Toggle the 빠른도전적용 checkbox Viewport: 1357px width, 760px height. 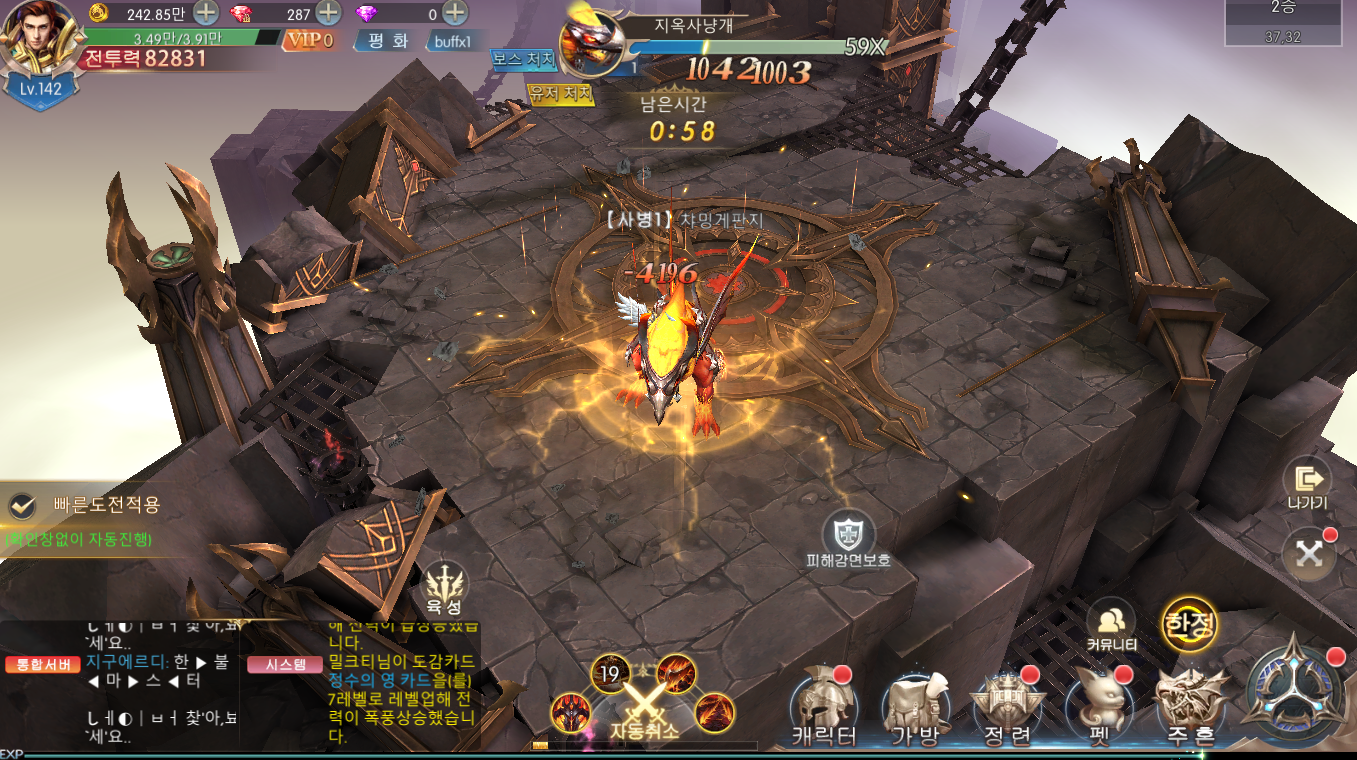[x=22, y=506]
